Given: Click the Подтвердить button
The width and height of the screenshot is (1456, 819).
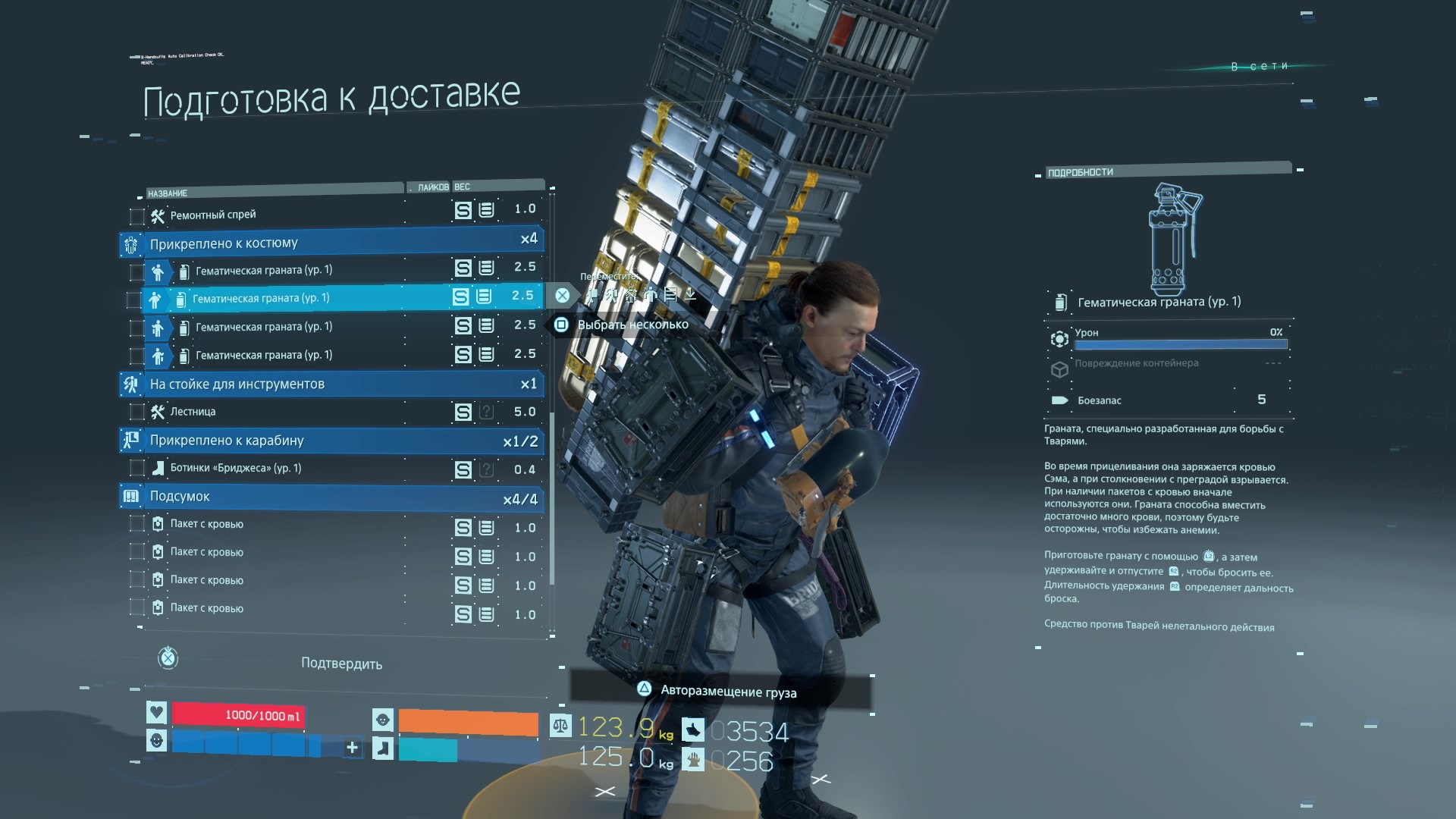Looking at the screenshot, I should 343,663.
